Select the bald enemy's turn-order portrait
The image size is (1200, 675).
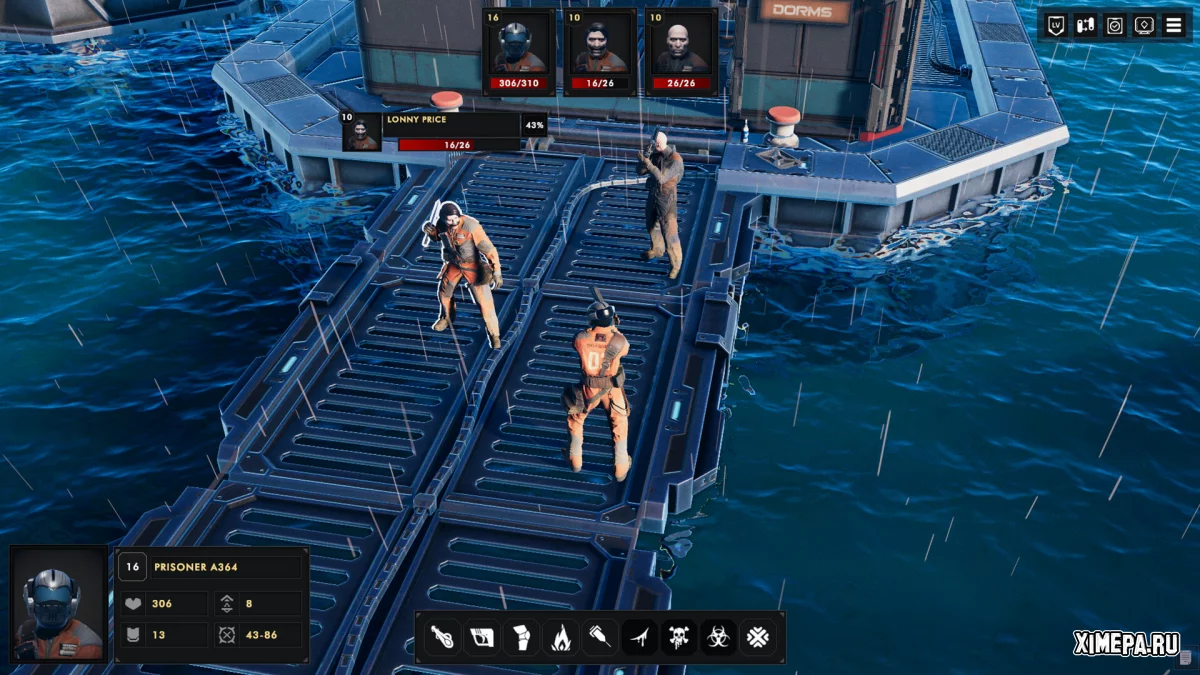pos(680,48)
